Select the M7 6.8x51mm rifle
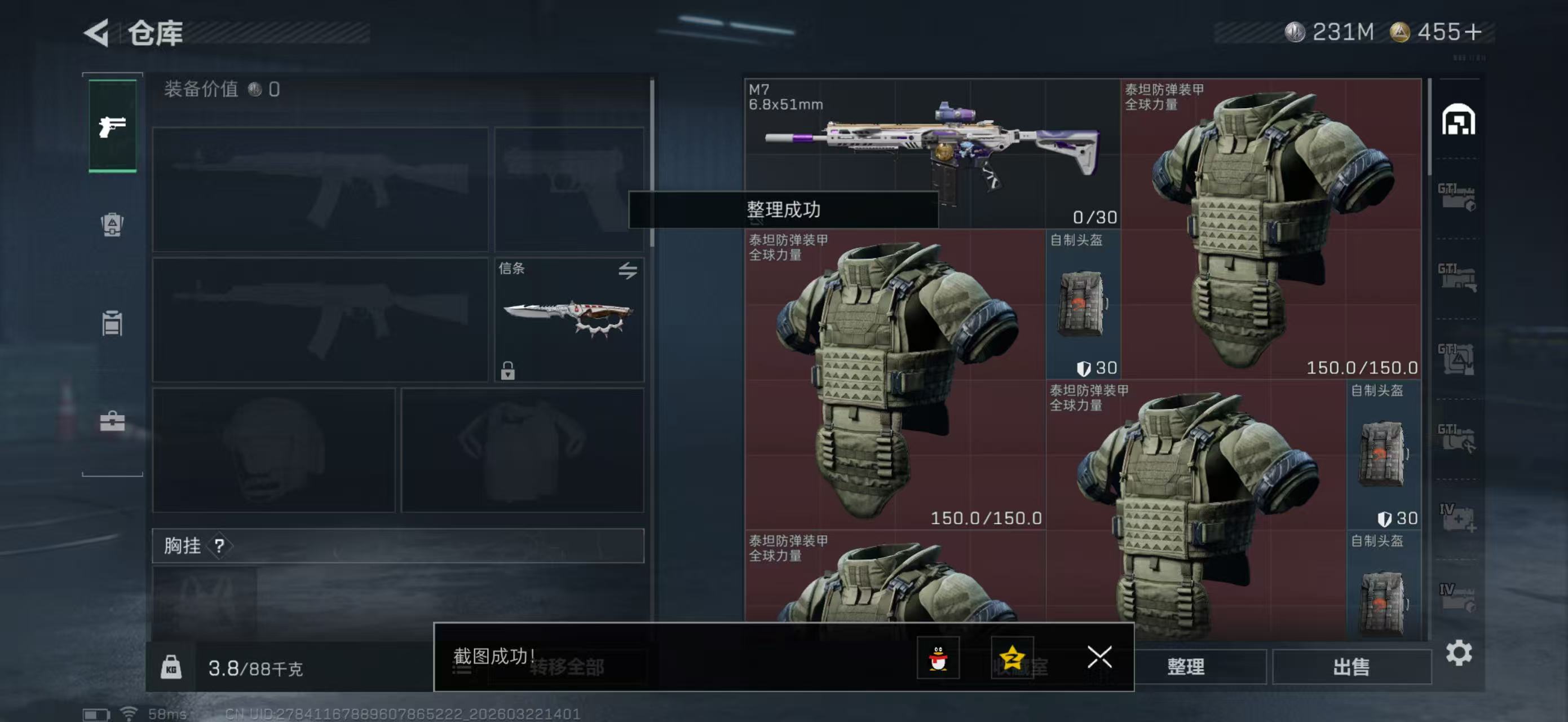This screenshot has width=1568, height=722. (931, 152)
